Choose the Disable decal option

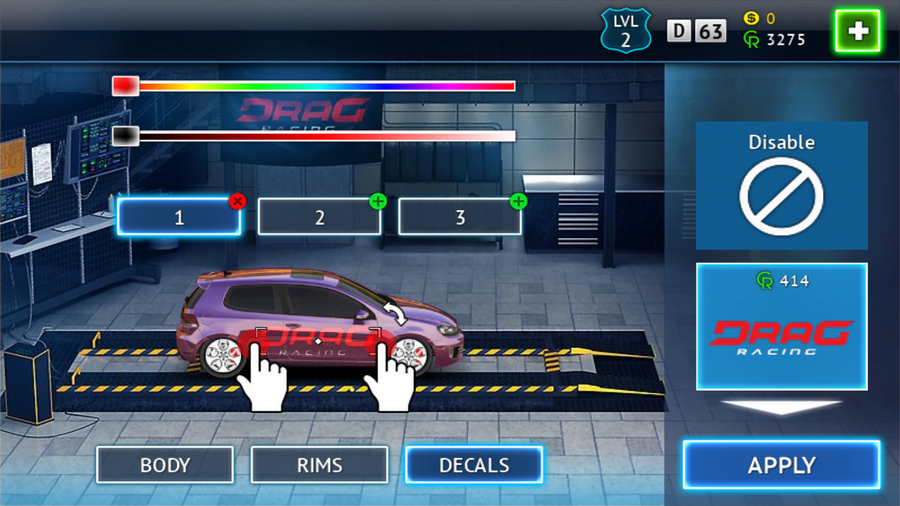point(781,186)
